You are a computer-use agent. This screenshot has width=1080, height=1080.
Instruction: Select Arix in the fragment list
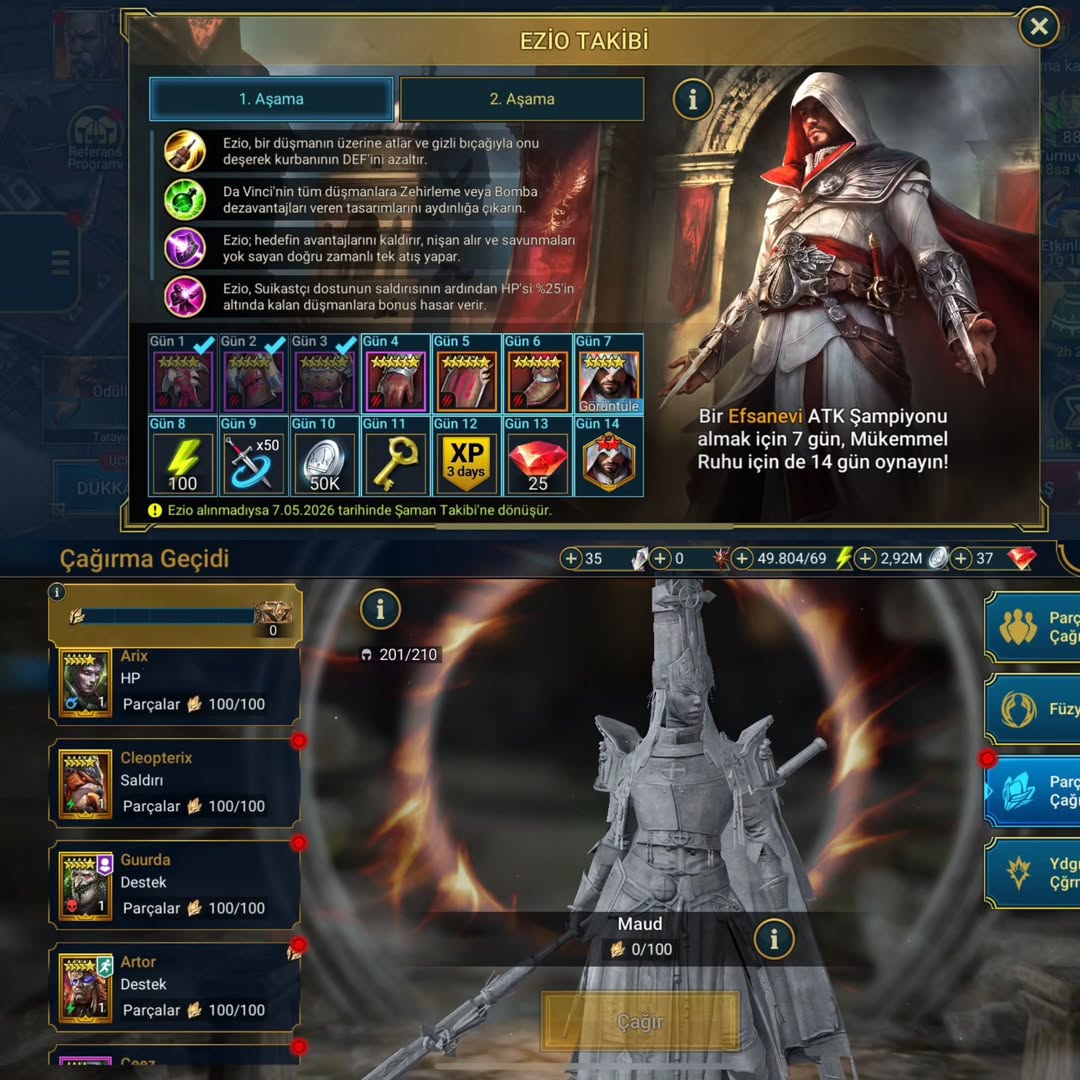tap(175, 681)
